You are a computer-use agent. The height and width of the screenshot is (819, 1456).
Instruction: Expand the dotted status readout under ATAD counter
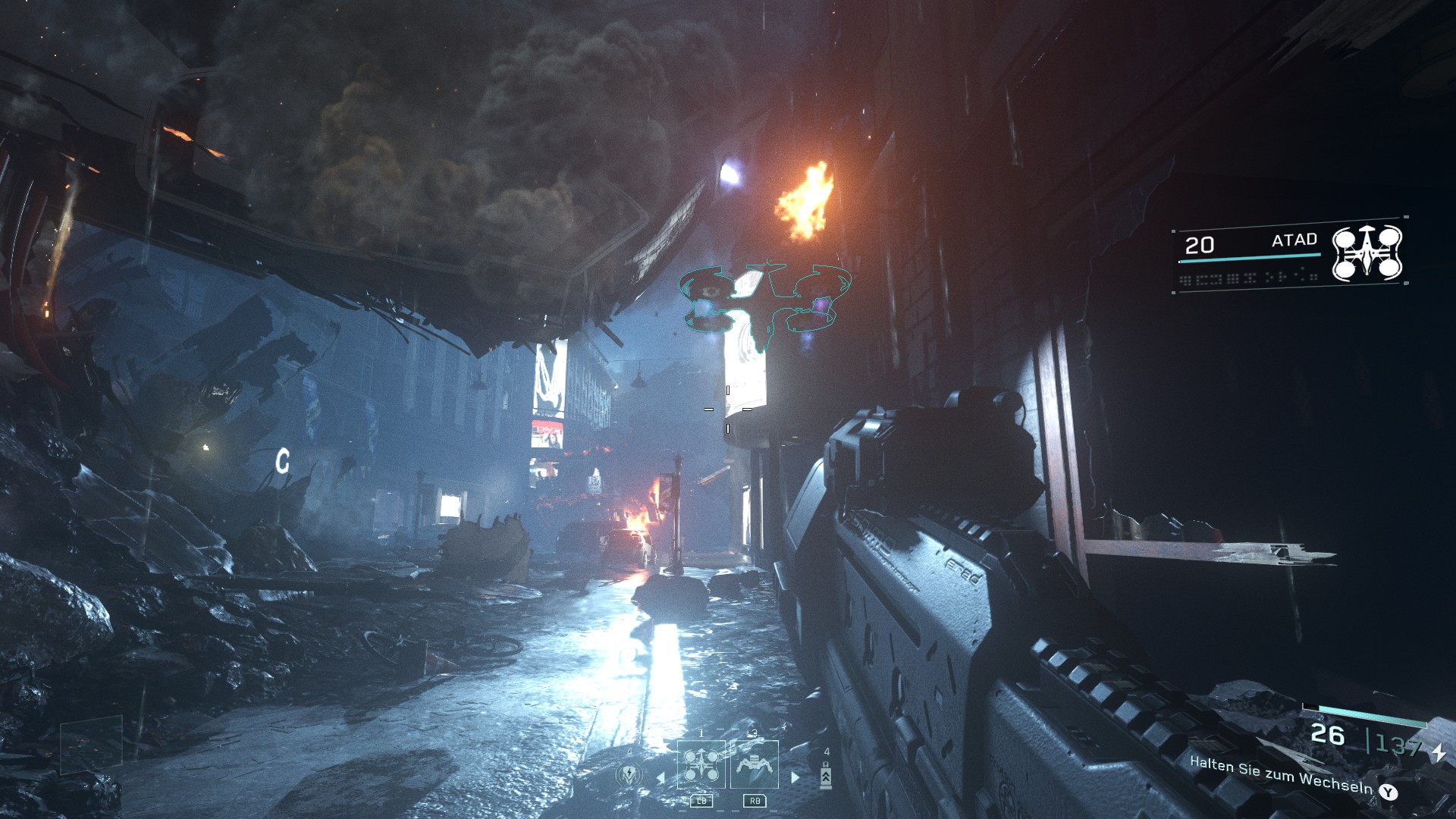click(x=1249, y=278)
